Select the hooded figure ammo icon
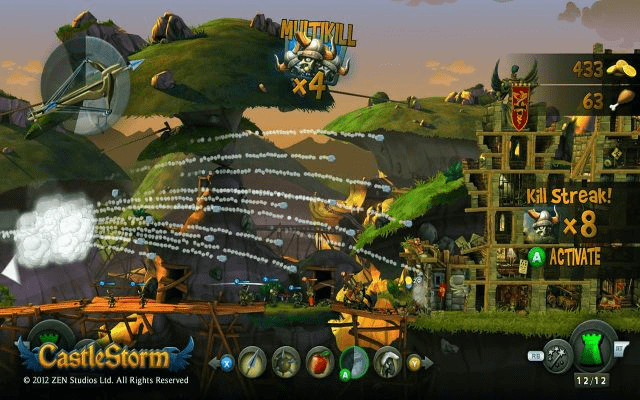The height and width of the screenshot is (400, 640). pos(388,360)
